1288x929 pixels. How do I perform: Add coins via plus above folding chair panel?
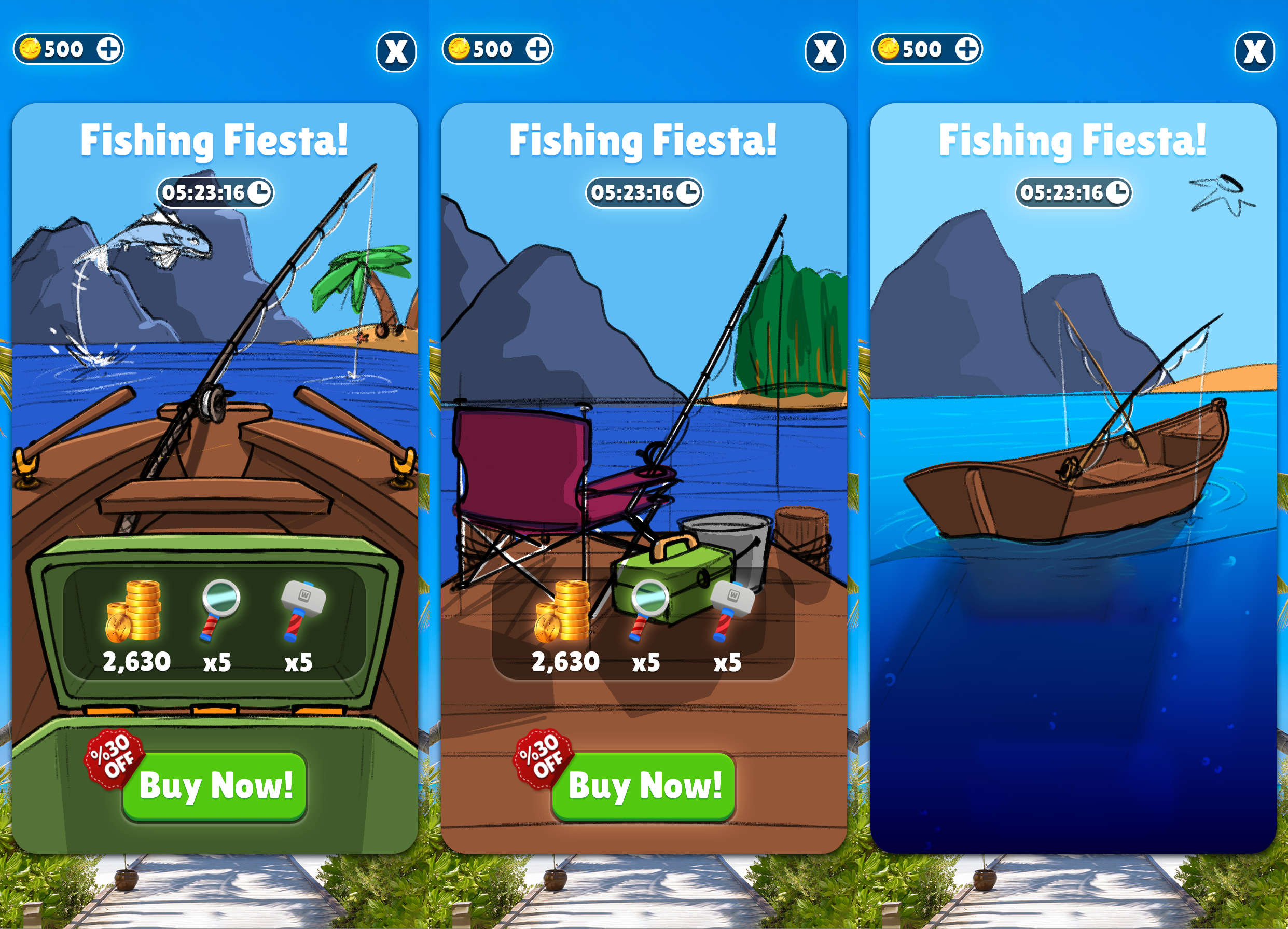coord(537,49)
